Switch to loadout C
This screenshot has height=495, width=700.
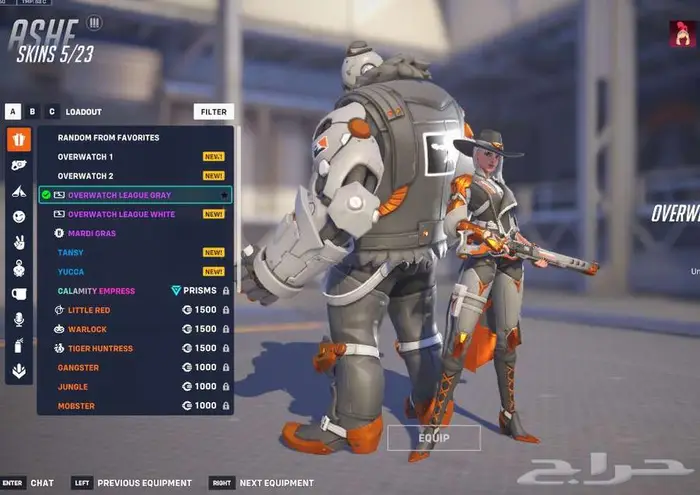click(52, 112)
